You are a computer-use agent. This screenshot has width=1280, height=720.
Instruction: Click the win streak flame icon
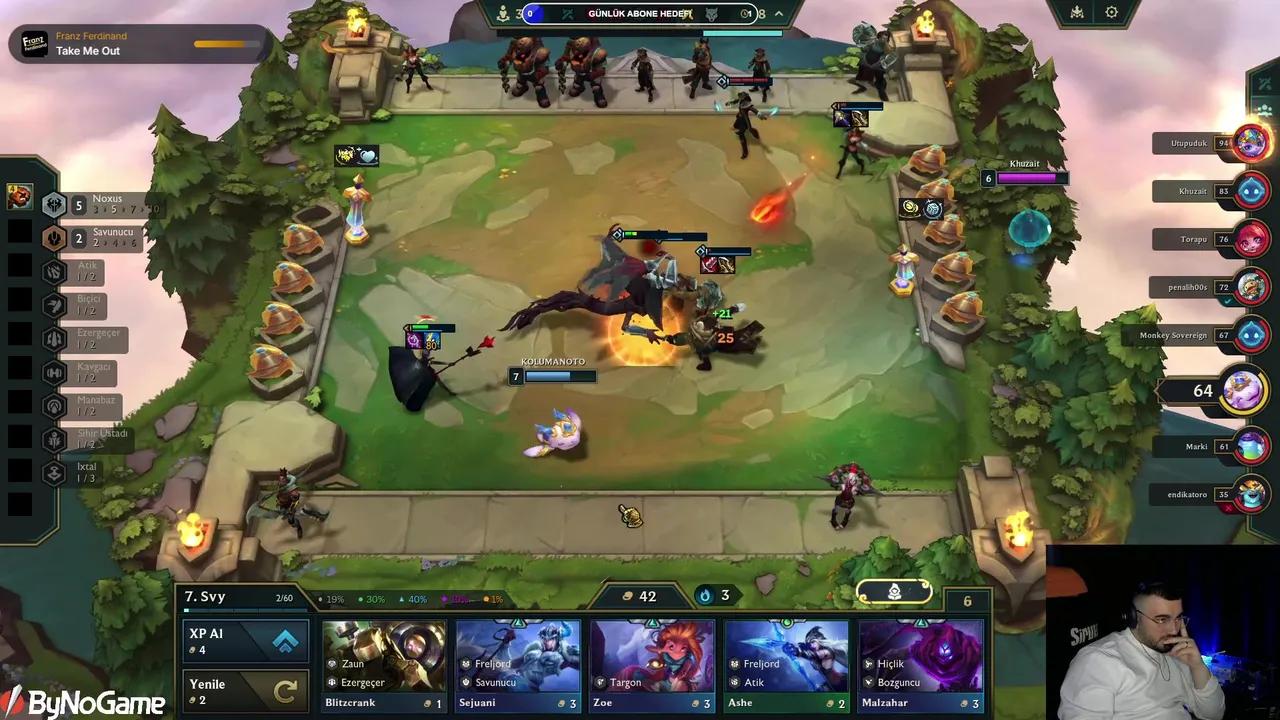[705, 594]
